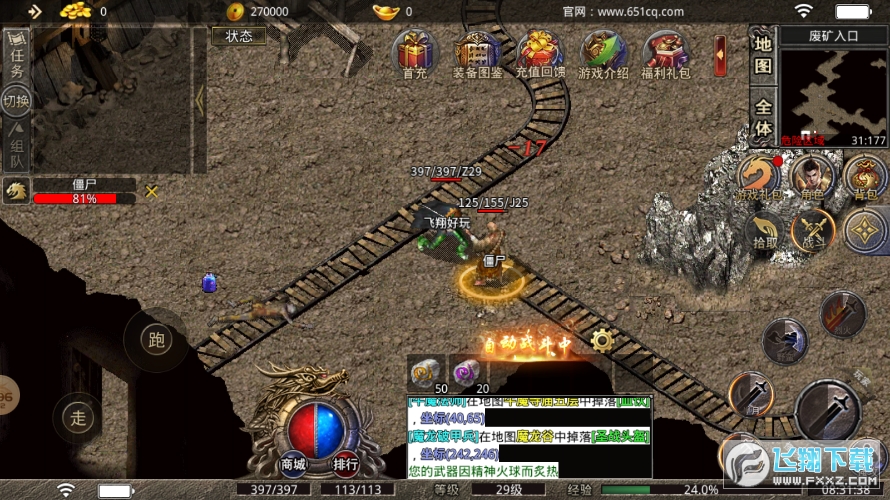Viewport: 890px width, 500px height.
Task: Tap the 切换 switch button
Action: (x=16, y=100)
